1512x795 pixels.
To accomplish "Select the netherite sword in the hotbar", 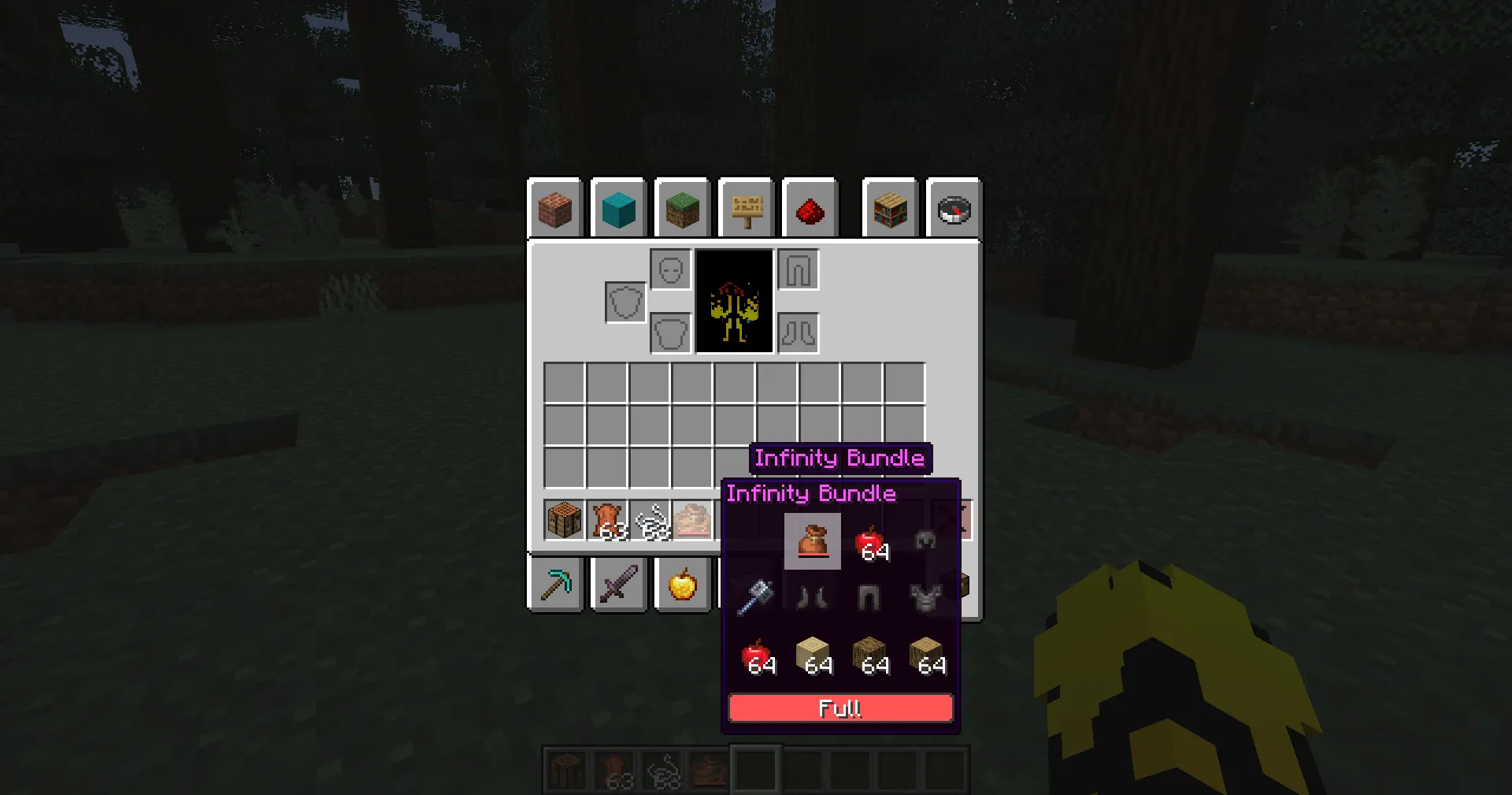I will pos(619,583).
